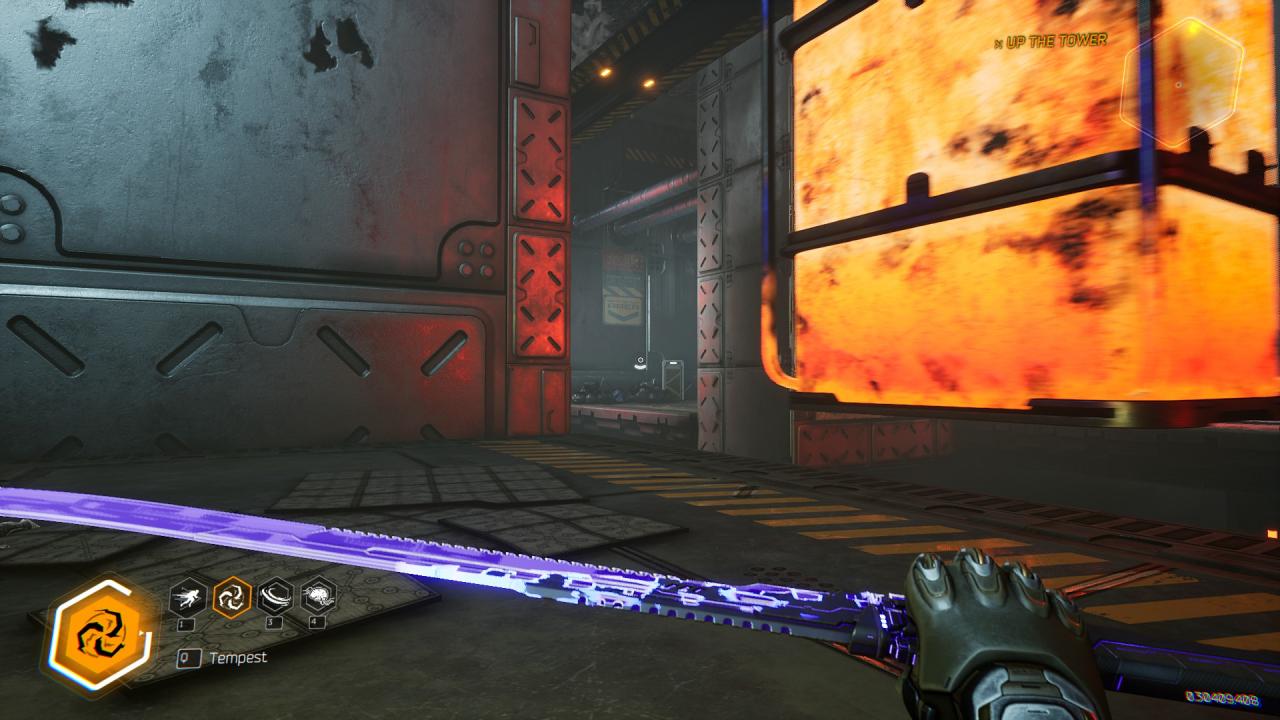The width and height of the screenshot is (1280, 720).
Task: Click the large orange Tempest ability hexagon
Action: [x=97, y=636]
